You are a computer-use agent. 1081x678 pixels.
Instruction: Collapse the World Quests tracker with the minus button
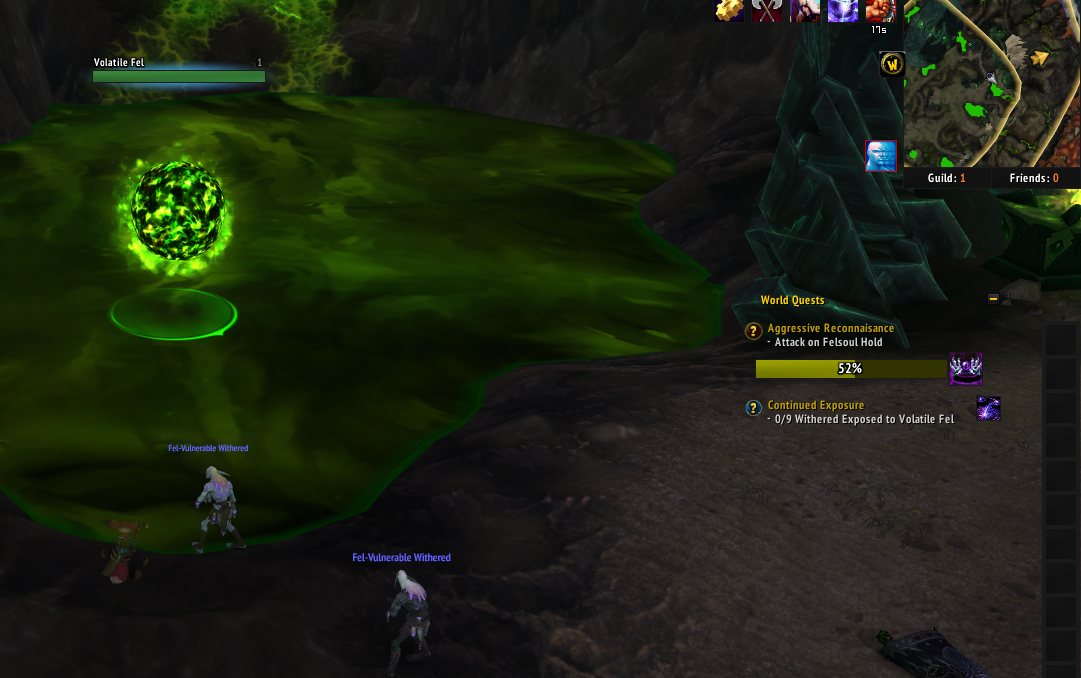993,298
